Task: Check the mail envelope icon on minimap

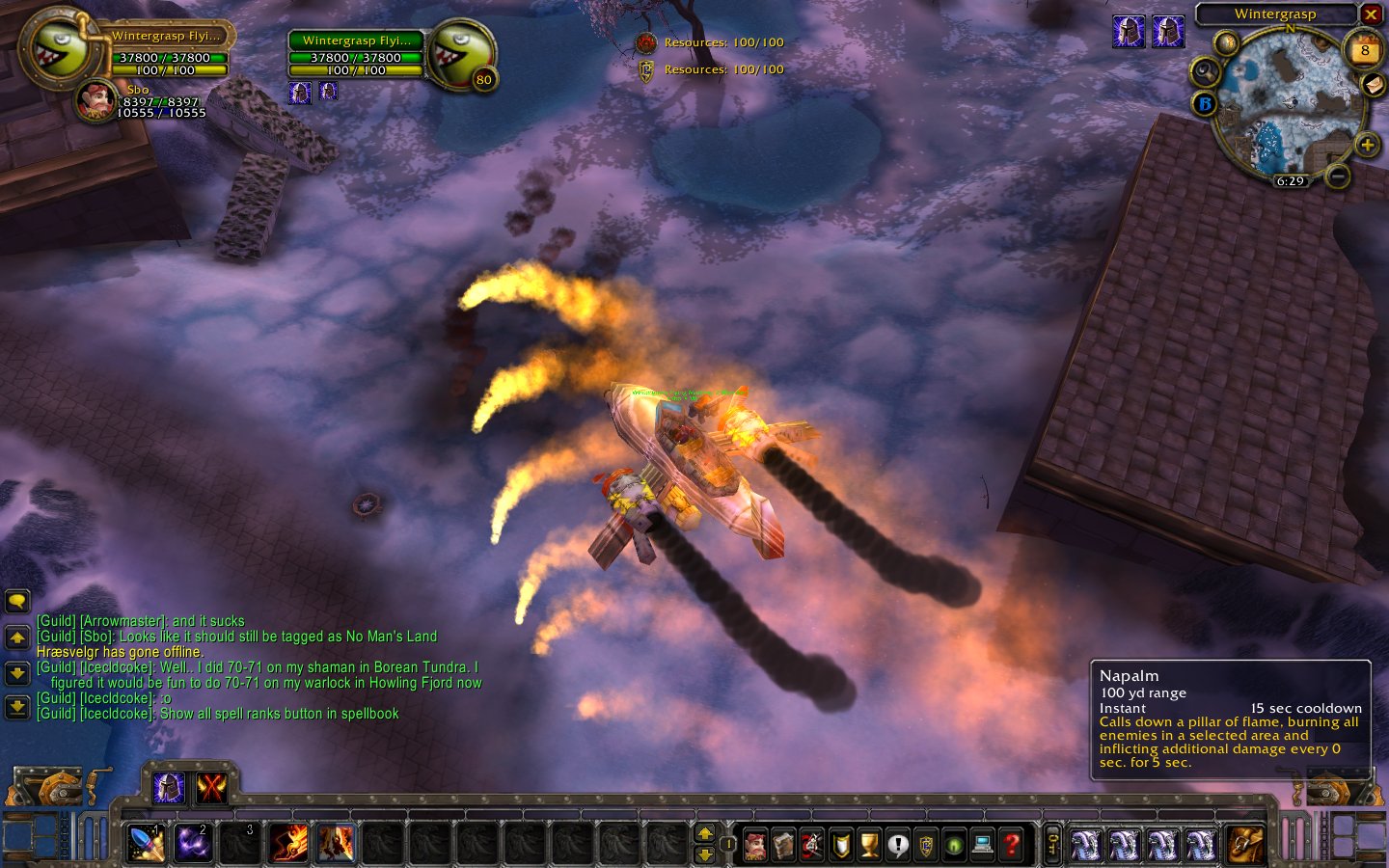Action: (x=1375, y=86)
